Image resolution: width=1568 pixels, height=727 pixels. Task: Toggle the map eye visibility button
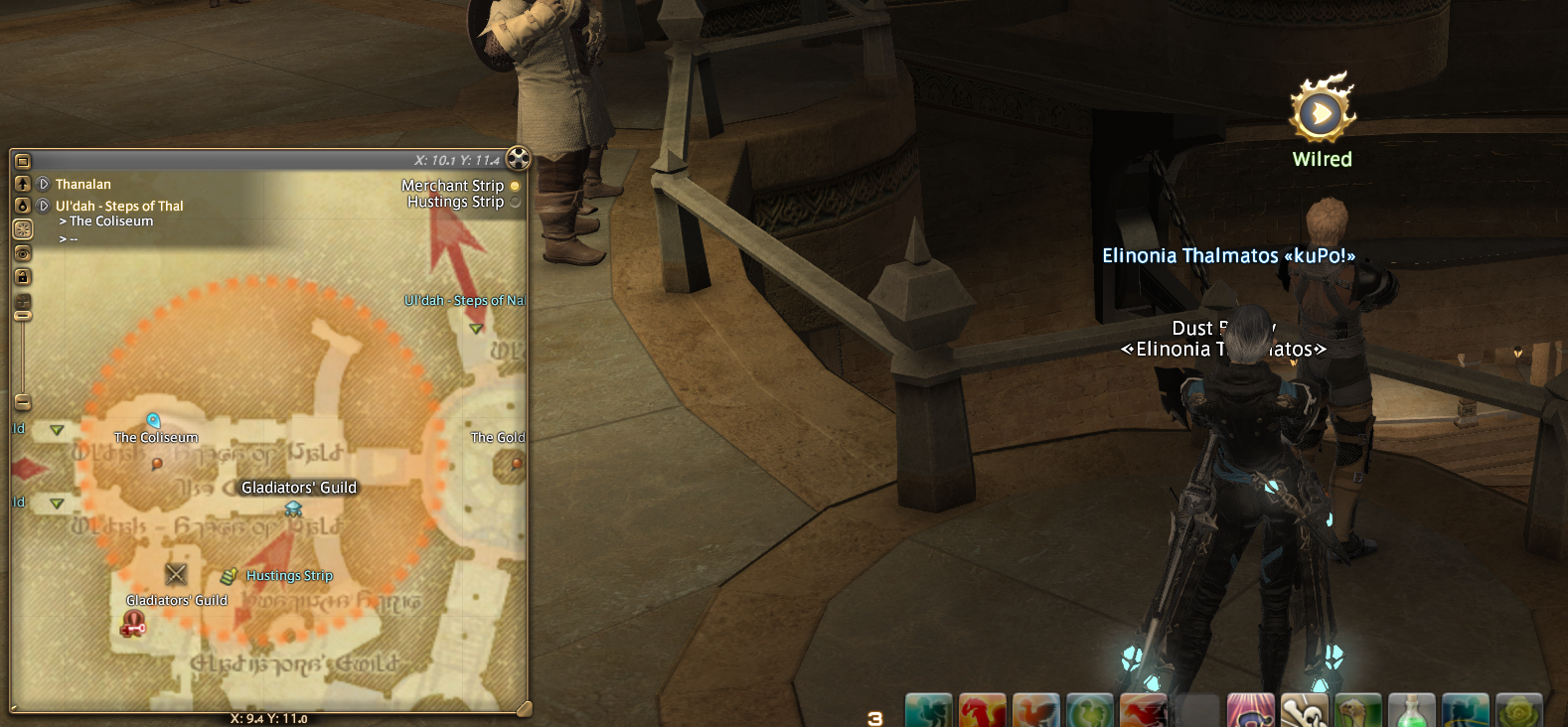[23, 253]
